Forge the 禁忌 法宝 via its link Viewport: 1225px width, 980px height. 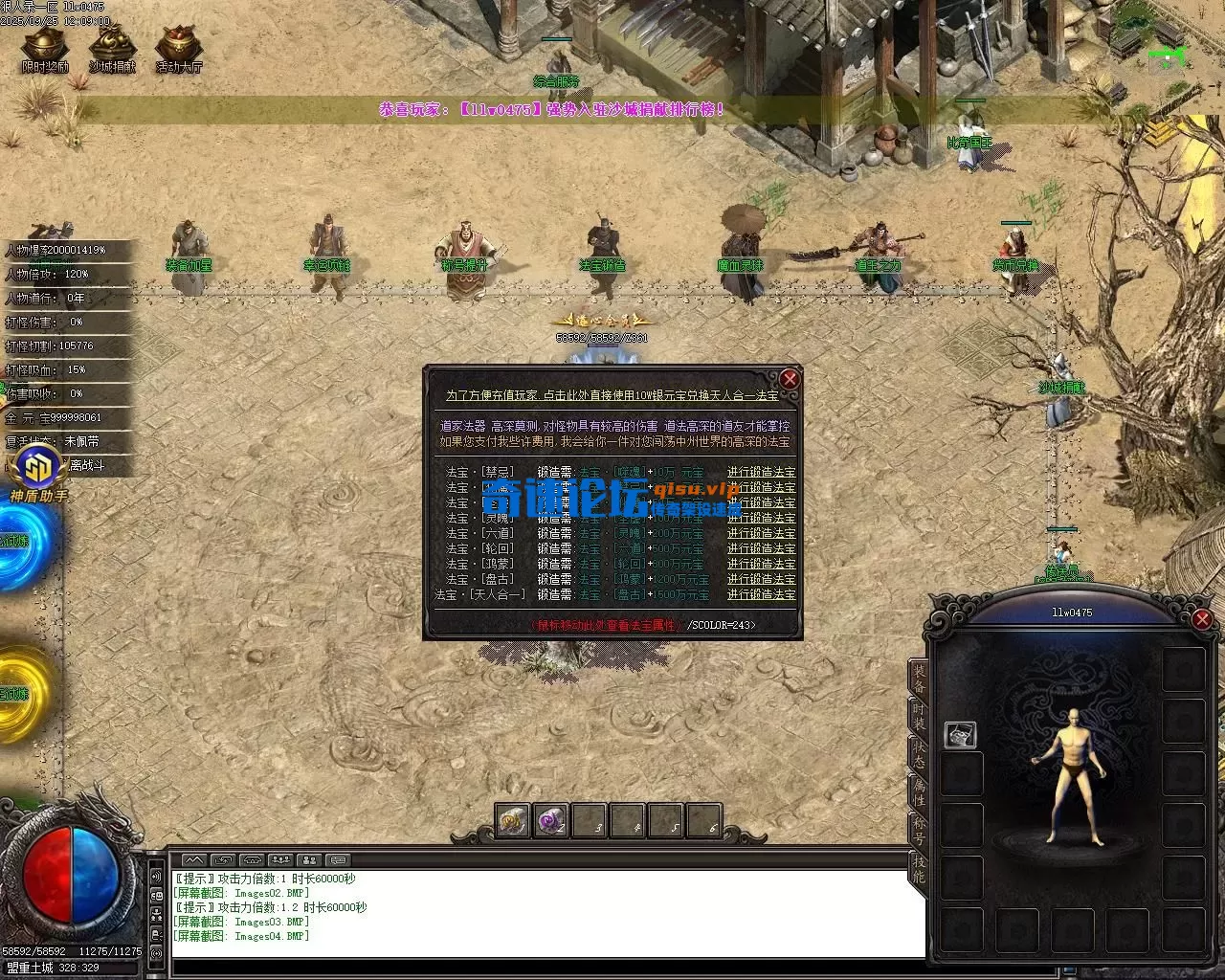pos(761,472)
